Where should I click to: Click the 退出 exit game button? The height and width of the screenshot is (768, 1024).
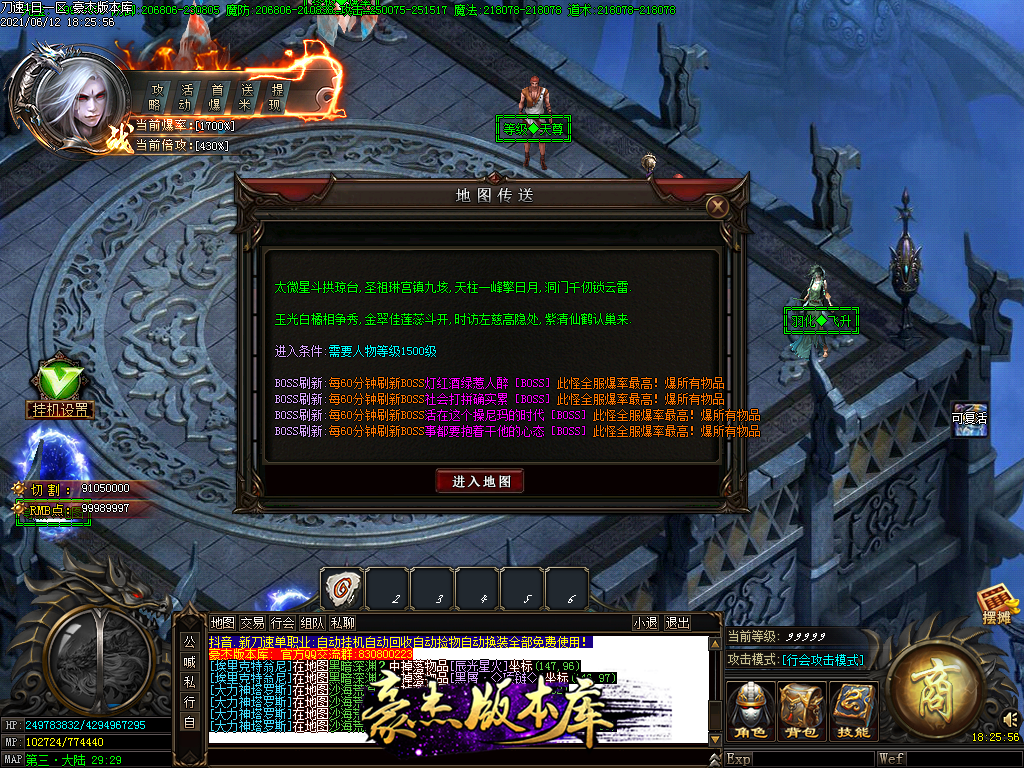678,623
